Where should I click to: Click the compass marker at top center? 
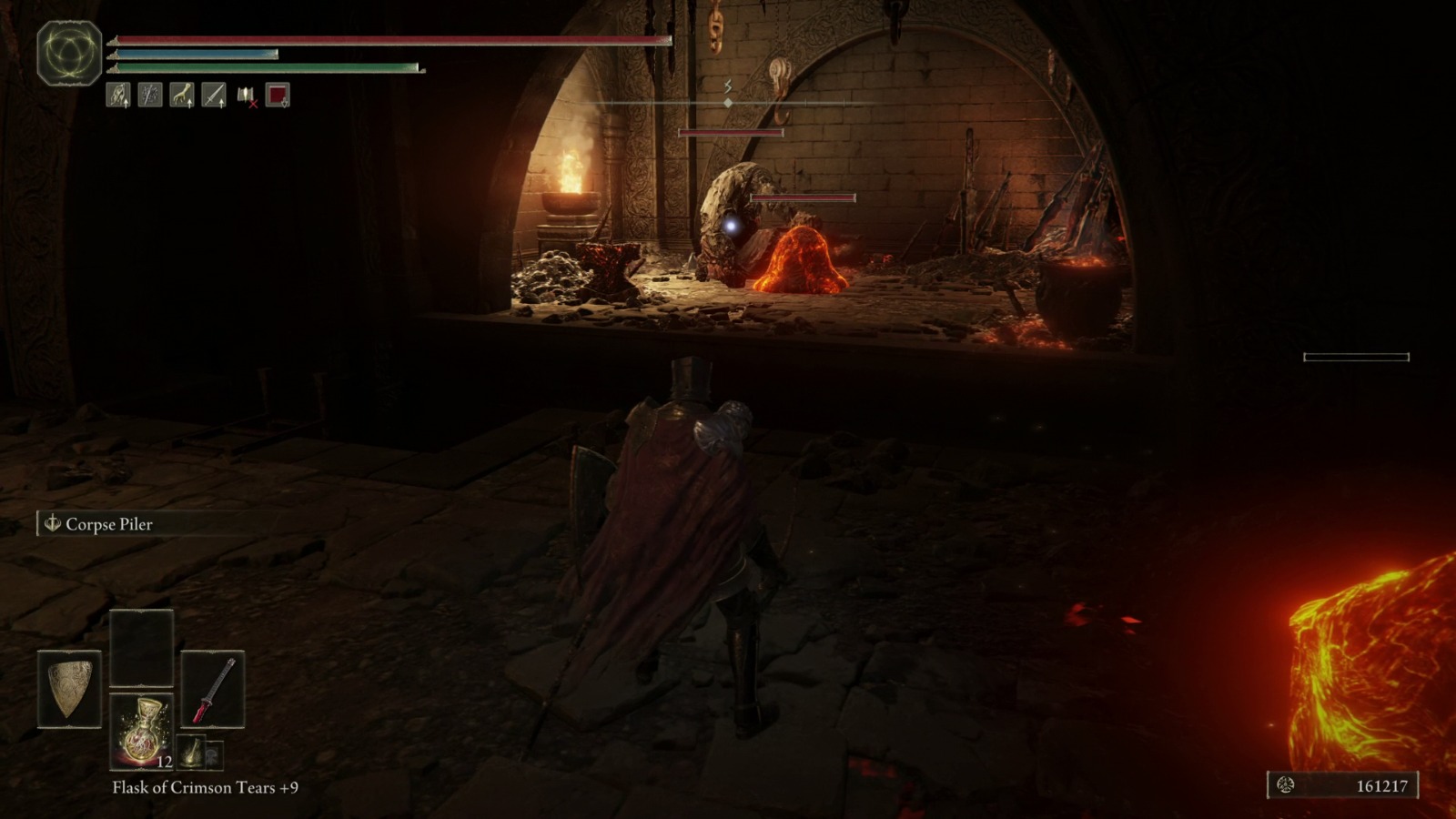click(728, 103)
